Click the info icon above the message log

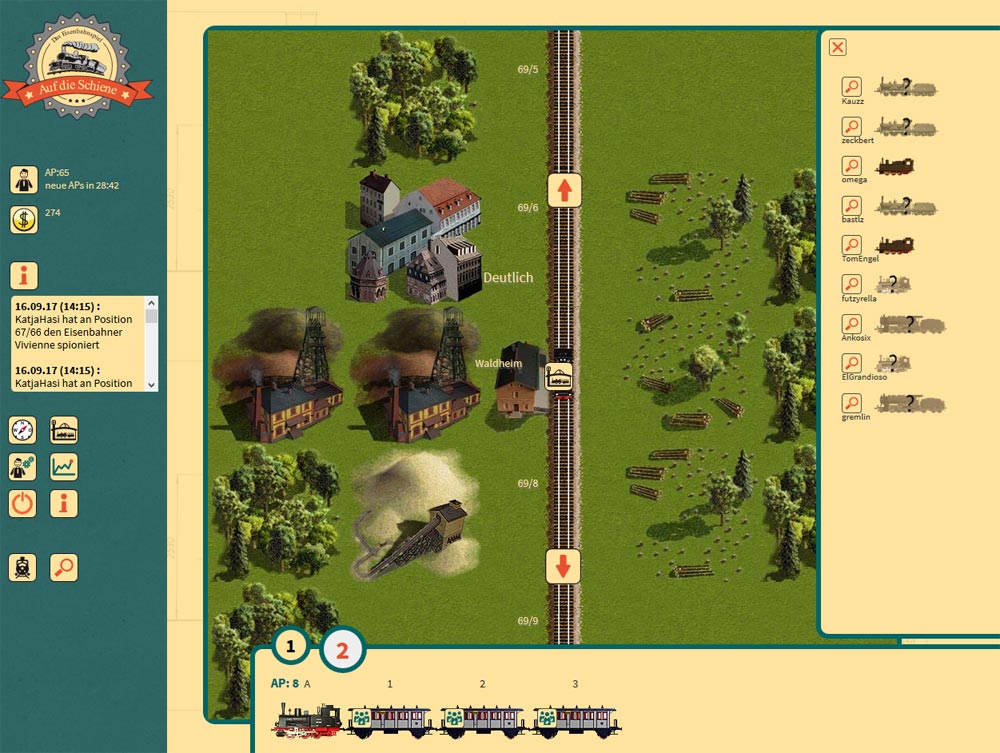pos(23,275)
